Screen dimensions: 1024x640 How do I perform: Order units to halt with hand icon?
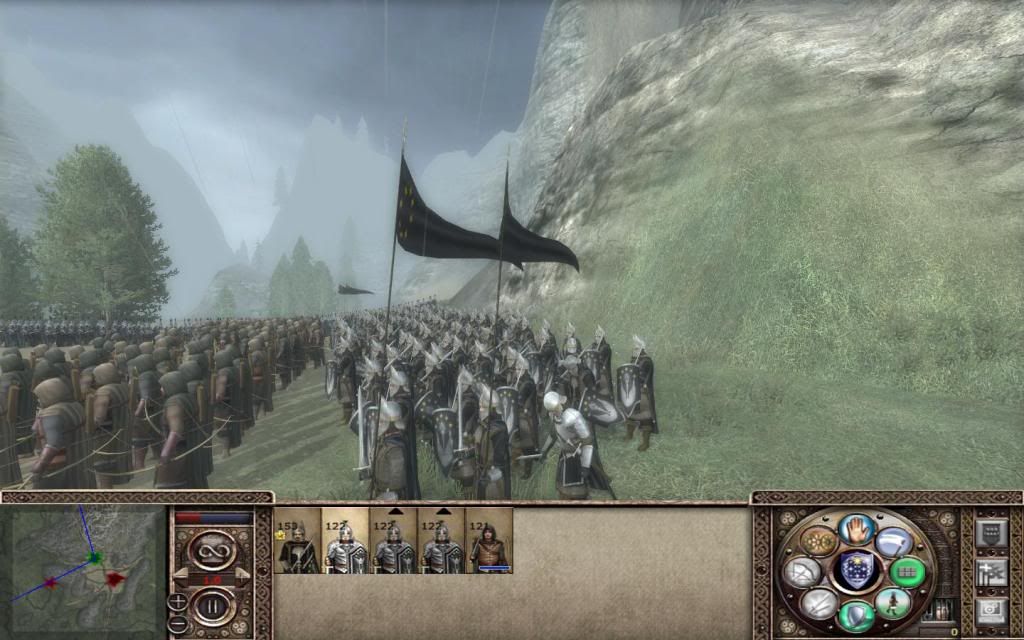(x=856, y=529)
